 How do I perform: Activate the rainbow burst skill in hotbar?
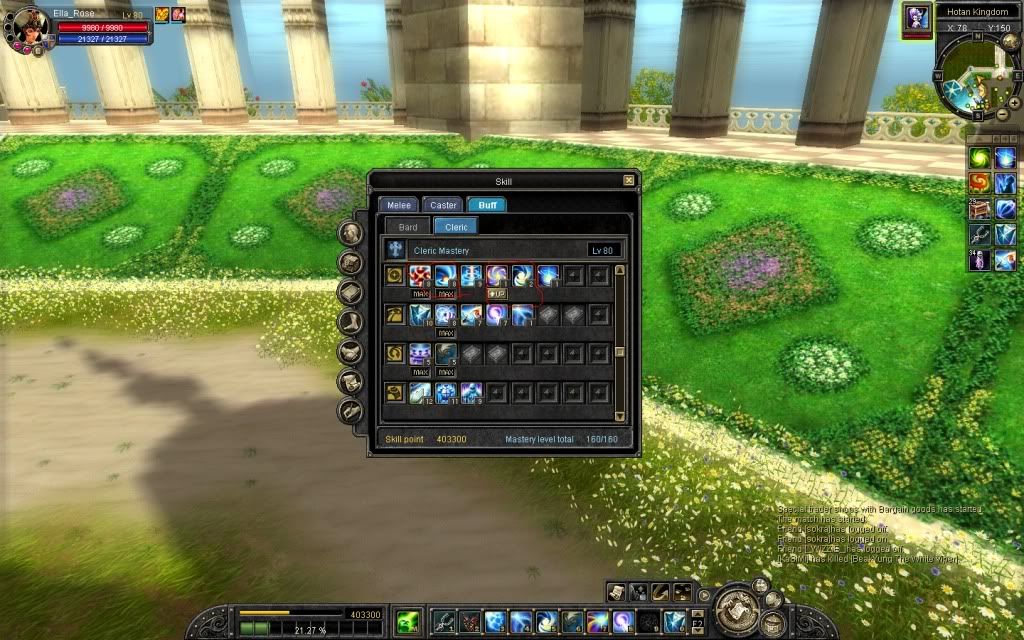(597, 621)
